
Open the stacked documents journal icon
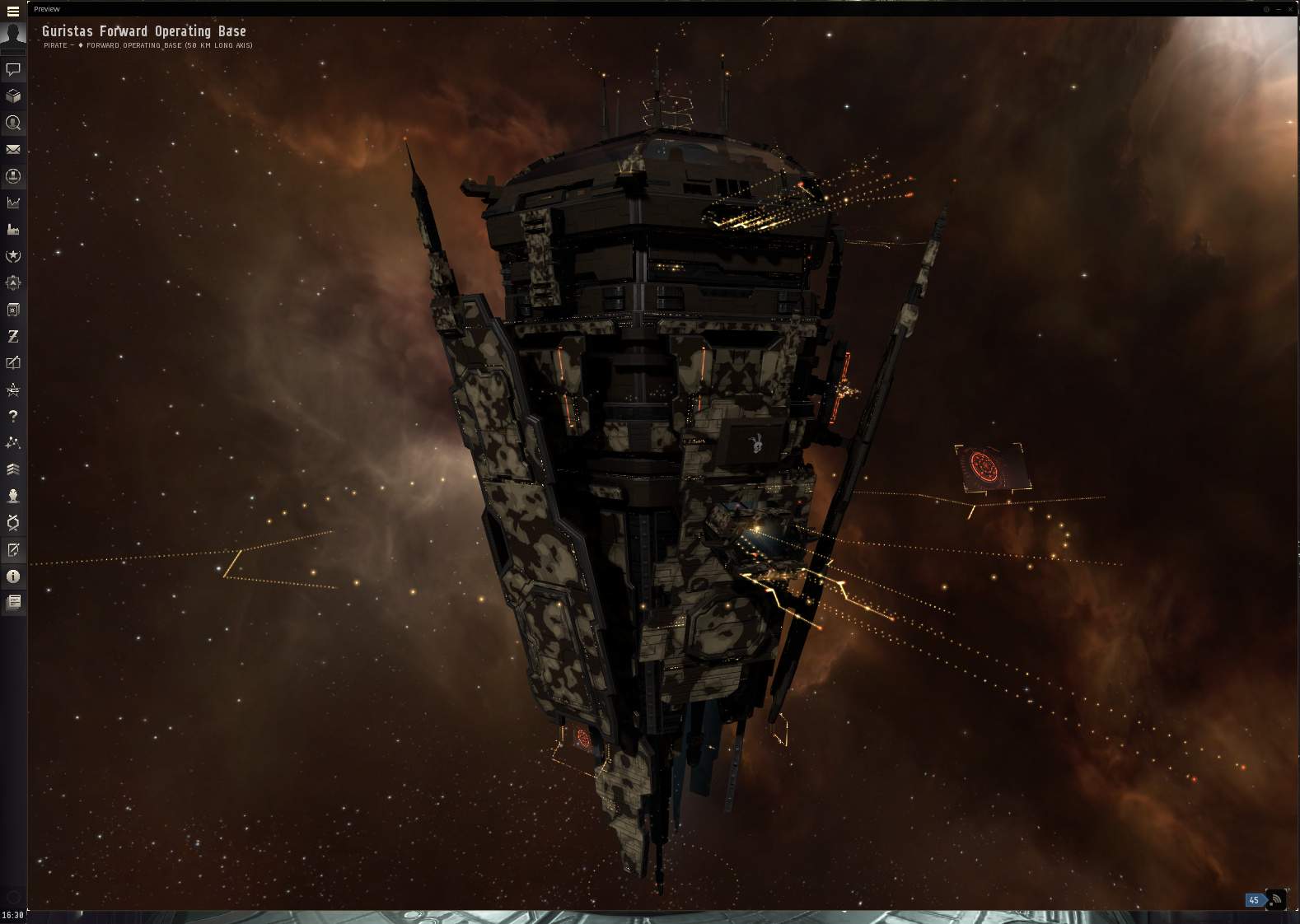(13, 603)
